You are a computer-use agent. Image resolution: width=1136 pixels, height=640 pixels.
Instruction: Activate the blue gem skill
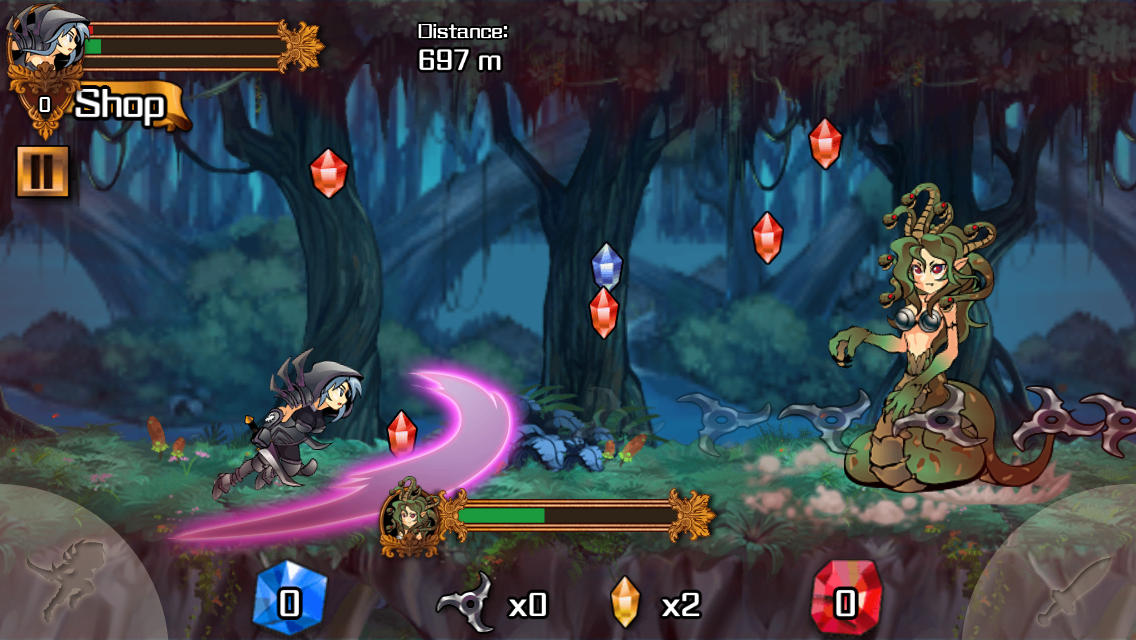[x=289, y=600]
